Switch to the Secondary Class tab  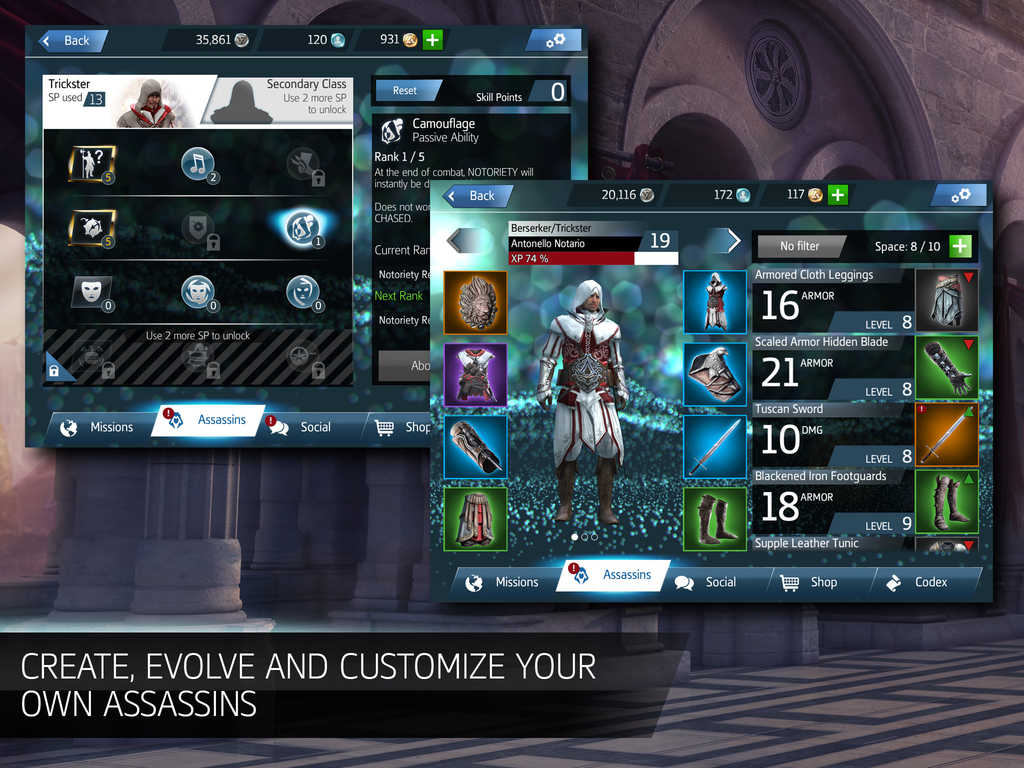pos(285,99)
